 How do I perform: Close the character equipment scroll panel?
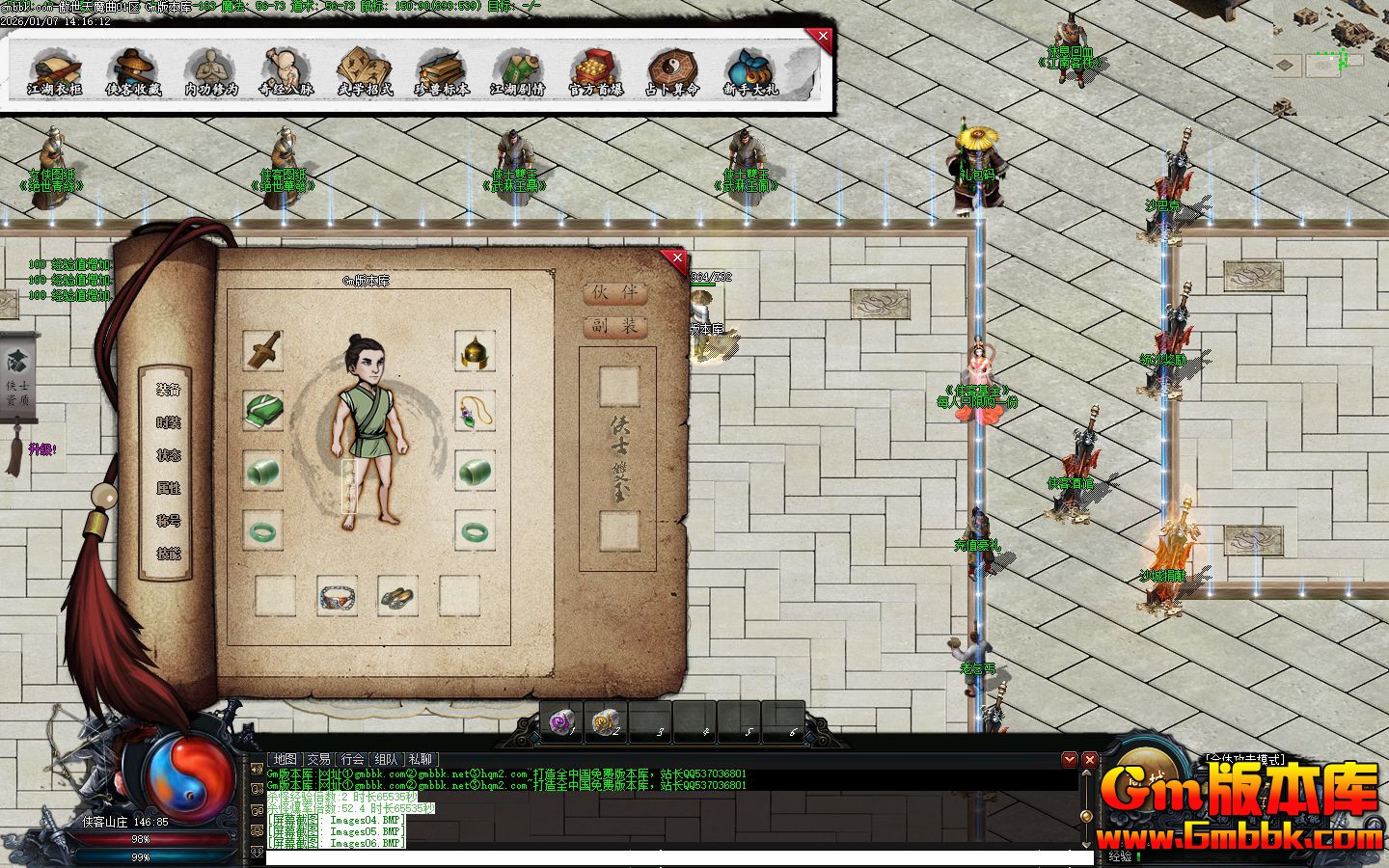point(676,258)
